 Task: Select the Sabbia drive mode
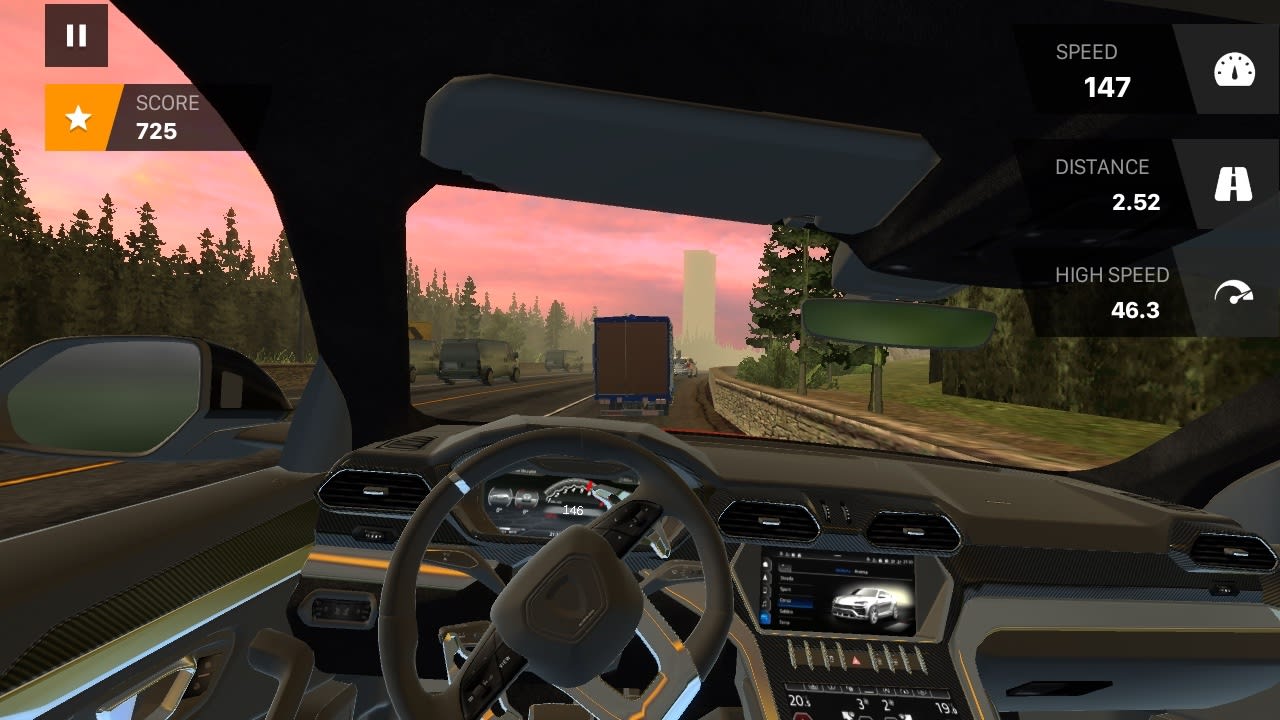coord(789,611)
